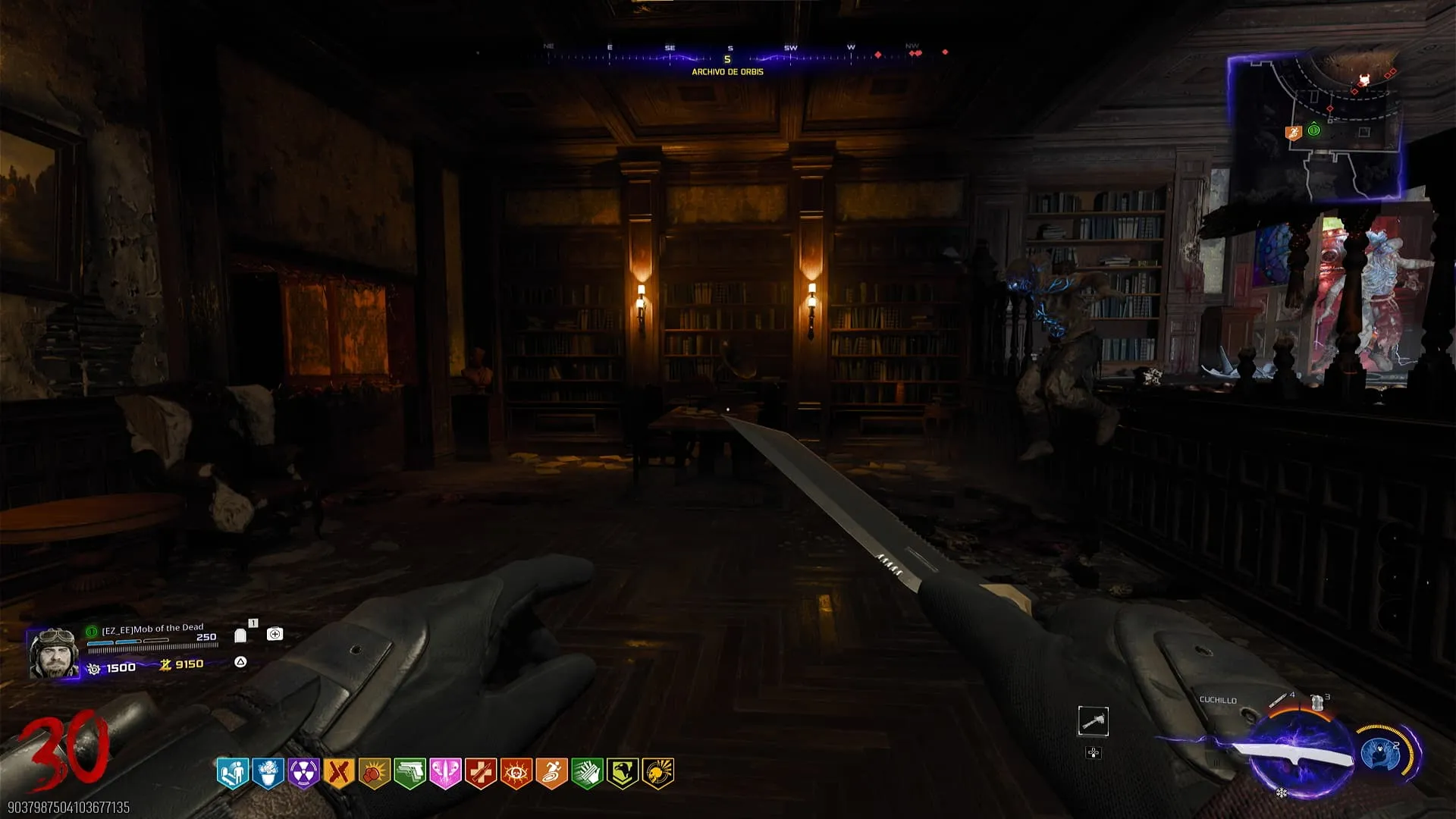Click the yellow crossed pistols perk
This screenshot has width=1456, height=819.
339,773
